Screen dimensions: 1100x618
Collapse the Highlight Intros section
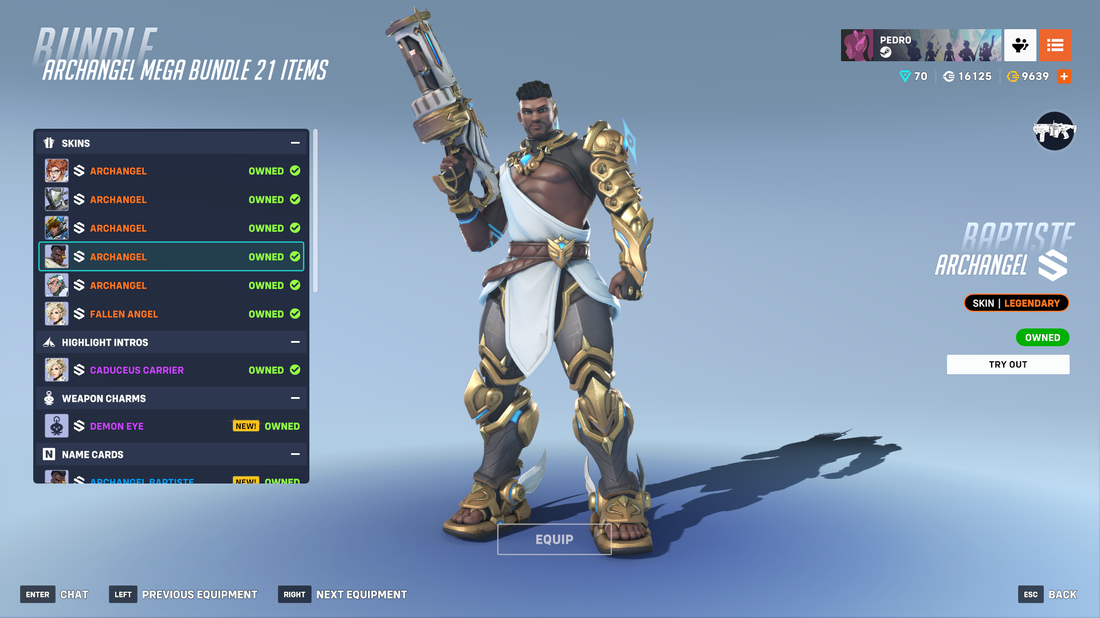(x=295, y=342)
